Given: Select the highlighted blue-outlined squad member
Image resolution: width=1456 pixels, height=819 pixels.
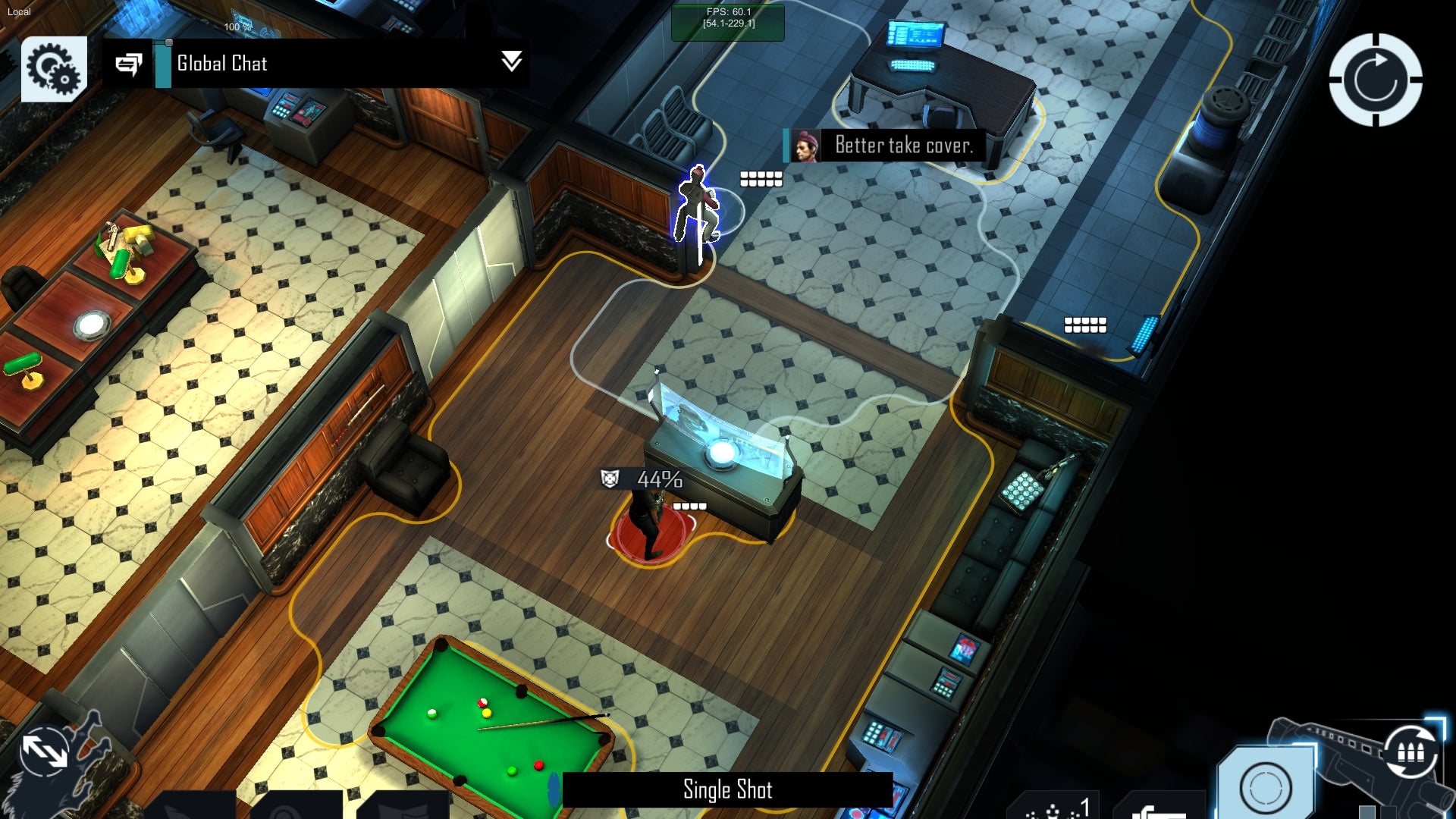Looking at the screenshot, I should pyautogui.click(x=697, y=206).
